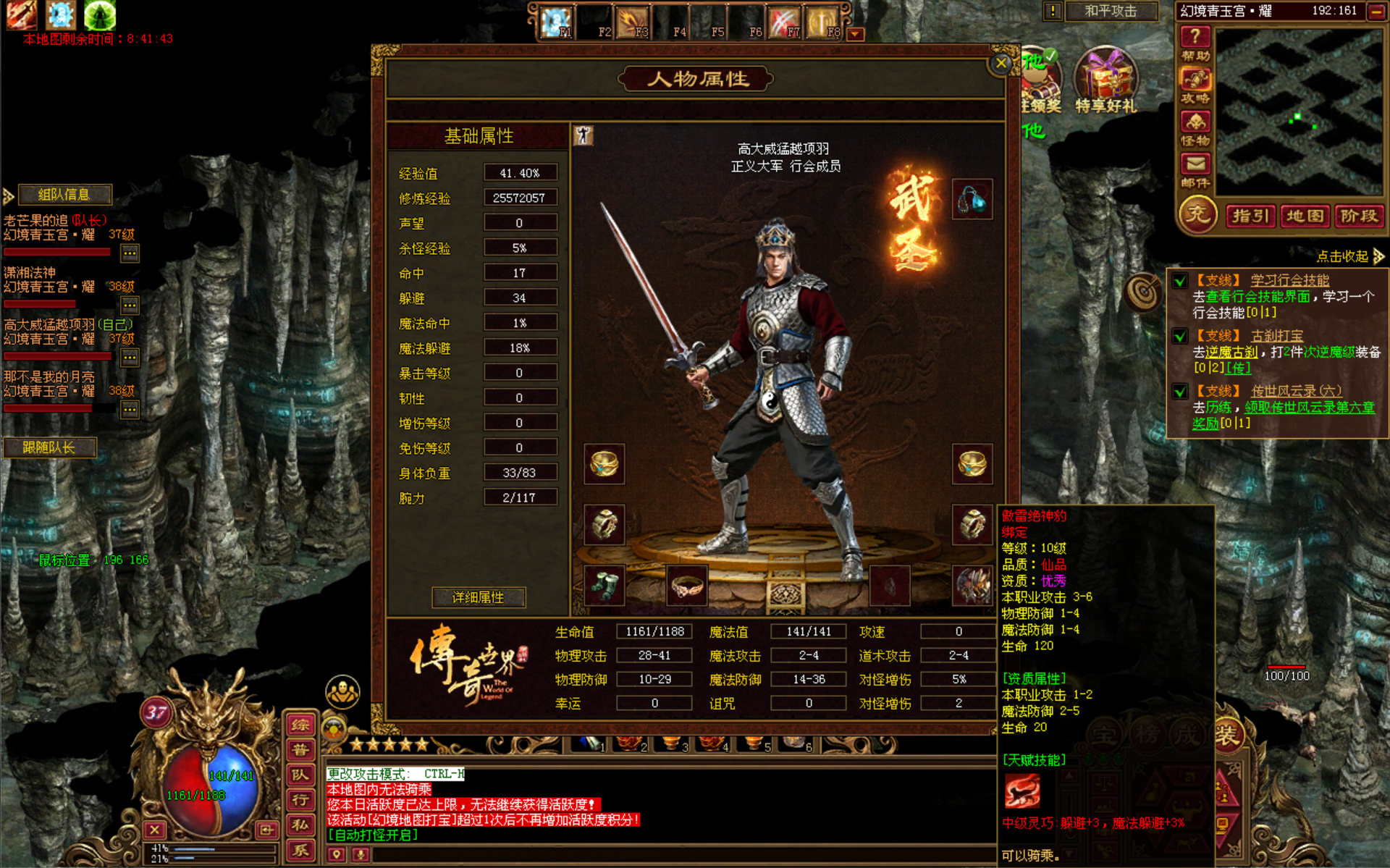Click the 跟随队长 follow leader button
The image size is (1390, 868).
click(49, 447)
